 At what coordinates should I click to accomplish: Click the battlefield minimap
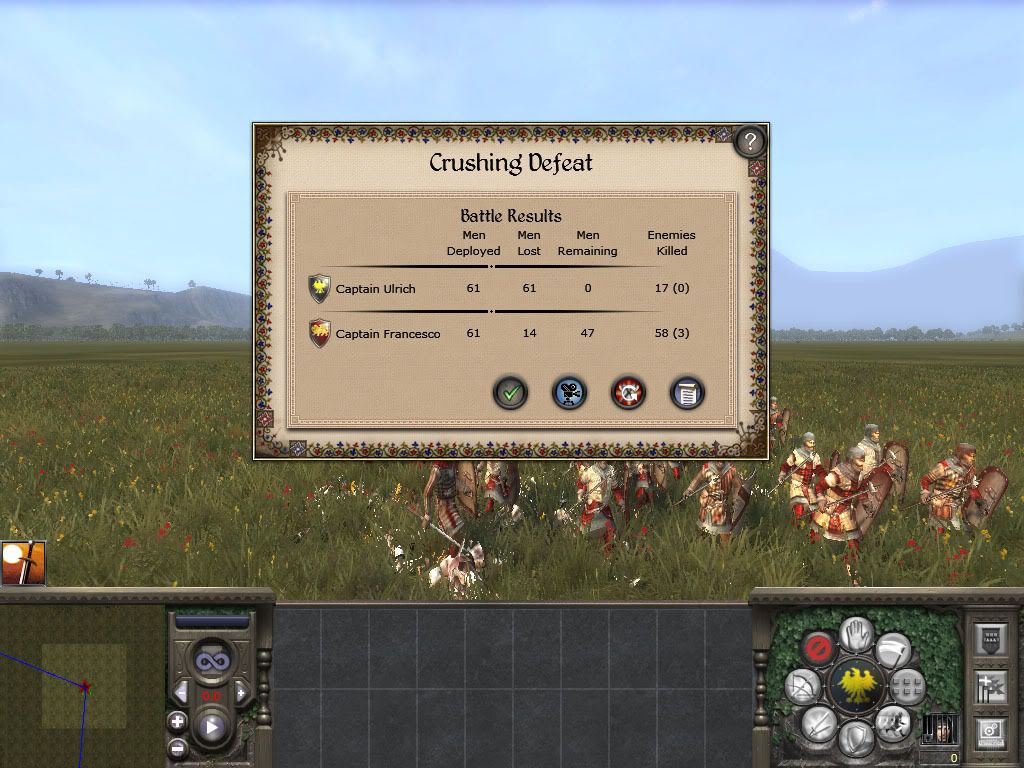click(82, 686)
